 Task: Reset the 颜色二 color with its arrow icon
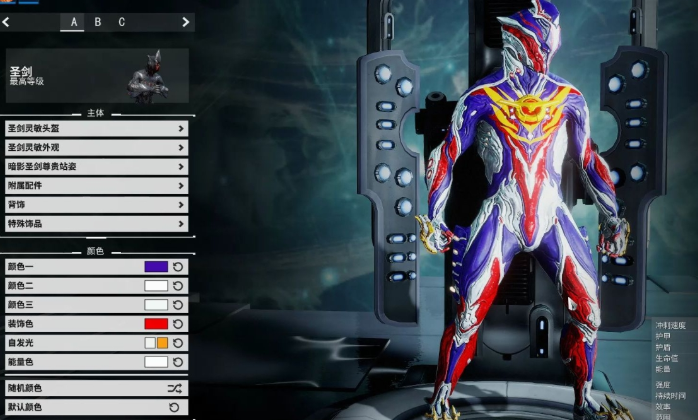[178, 286]
